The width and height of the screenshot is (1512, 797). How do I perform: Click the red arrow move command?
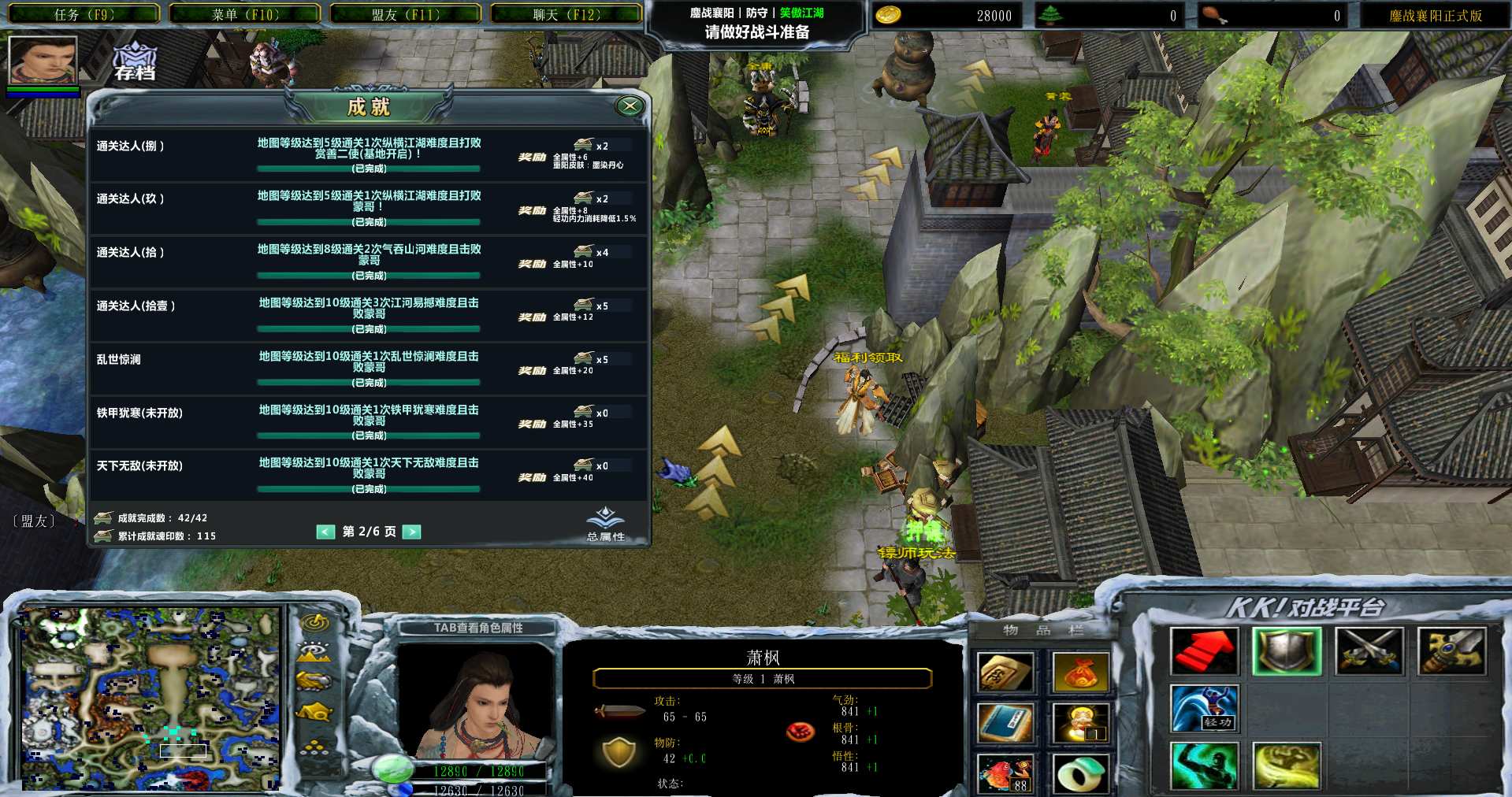[1203, 651]
